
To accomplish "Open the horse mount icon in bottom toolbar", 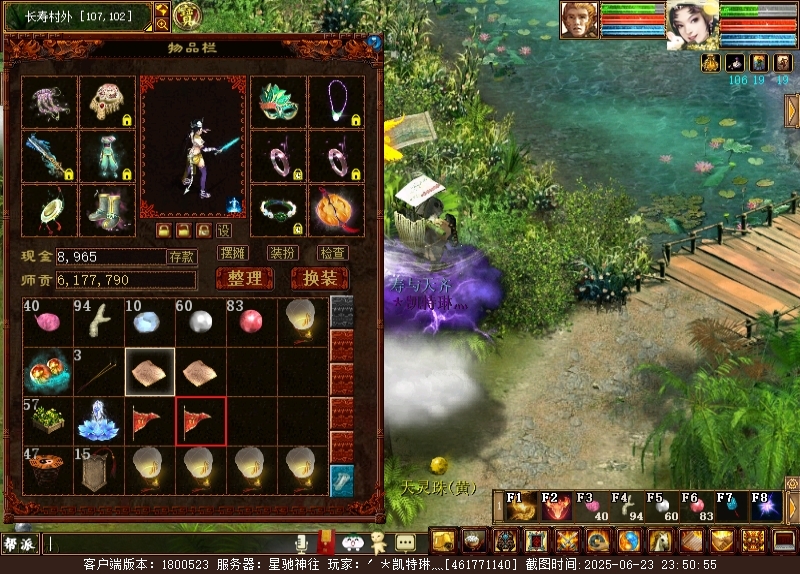I will (x=660, y=541).
